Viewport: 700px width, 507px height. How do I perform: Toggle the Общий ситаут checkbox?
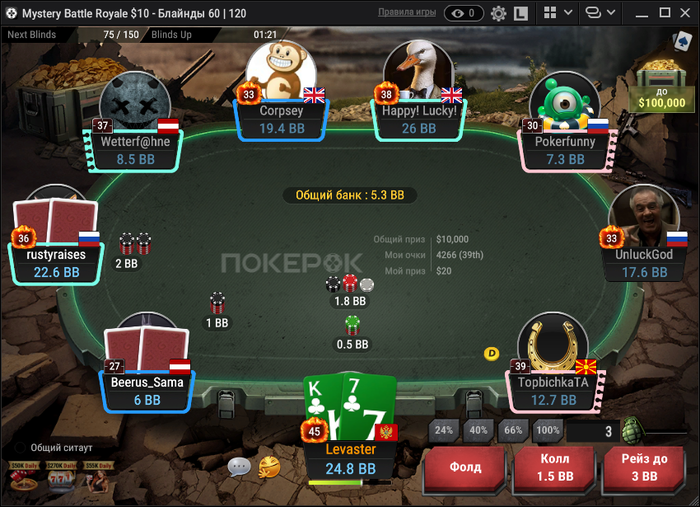(19, 447)
